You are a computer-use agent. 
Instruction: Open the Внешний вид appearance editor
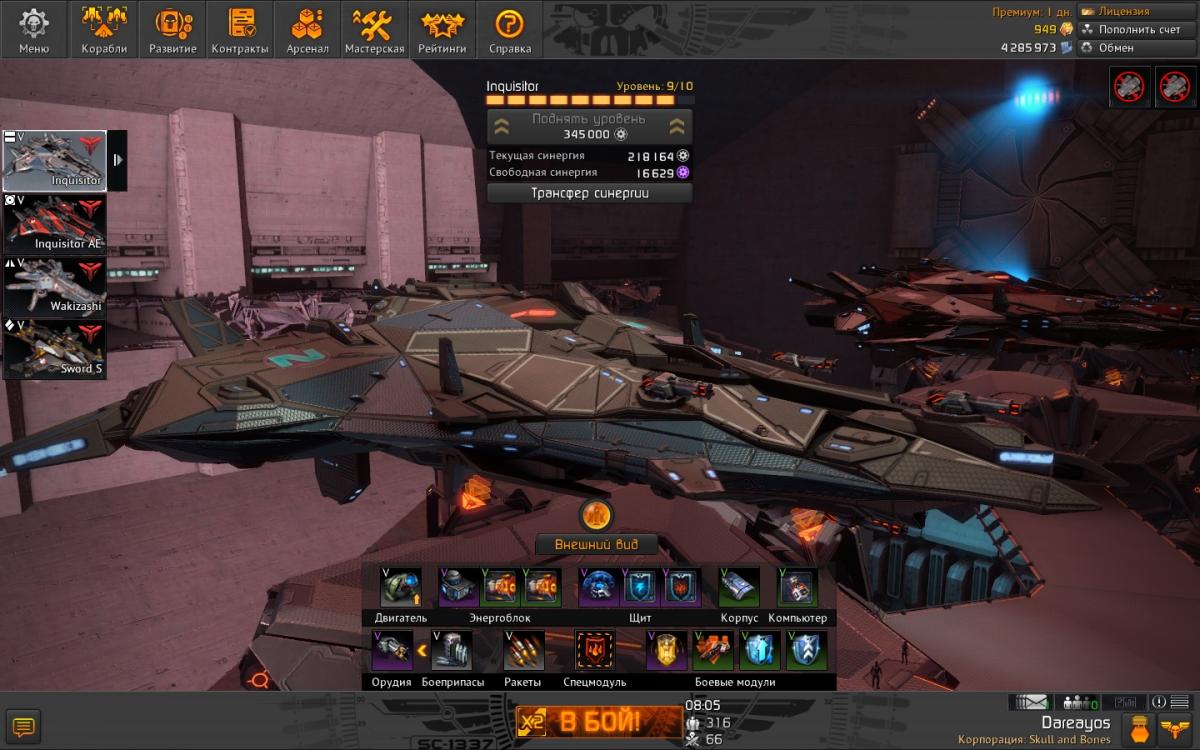[x=596, y=545]
